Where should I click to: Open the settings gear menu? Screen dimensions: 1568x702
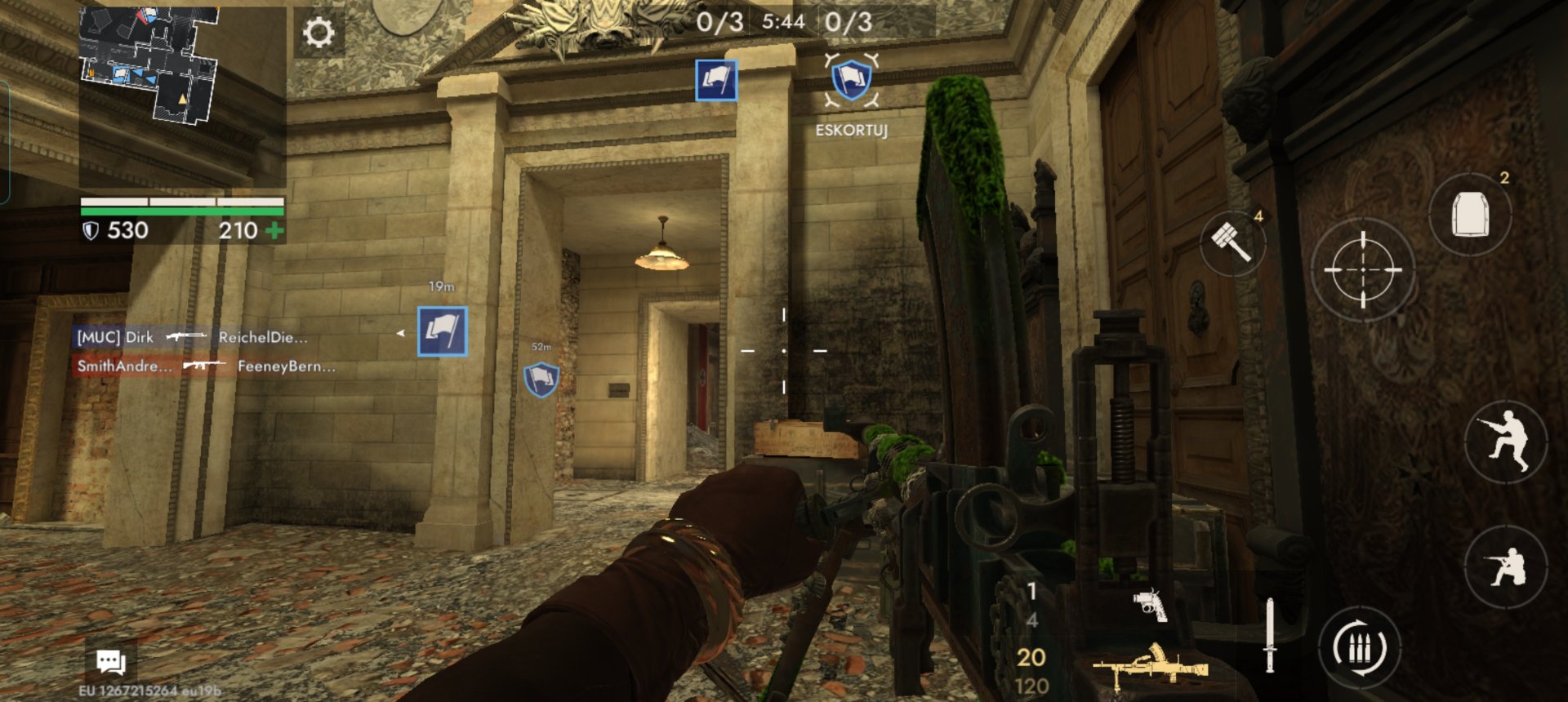pyautogui.click(x=318, y=33)
